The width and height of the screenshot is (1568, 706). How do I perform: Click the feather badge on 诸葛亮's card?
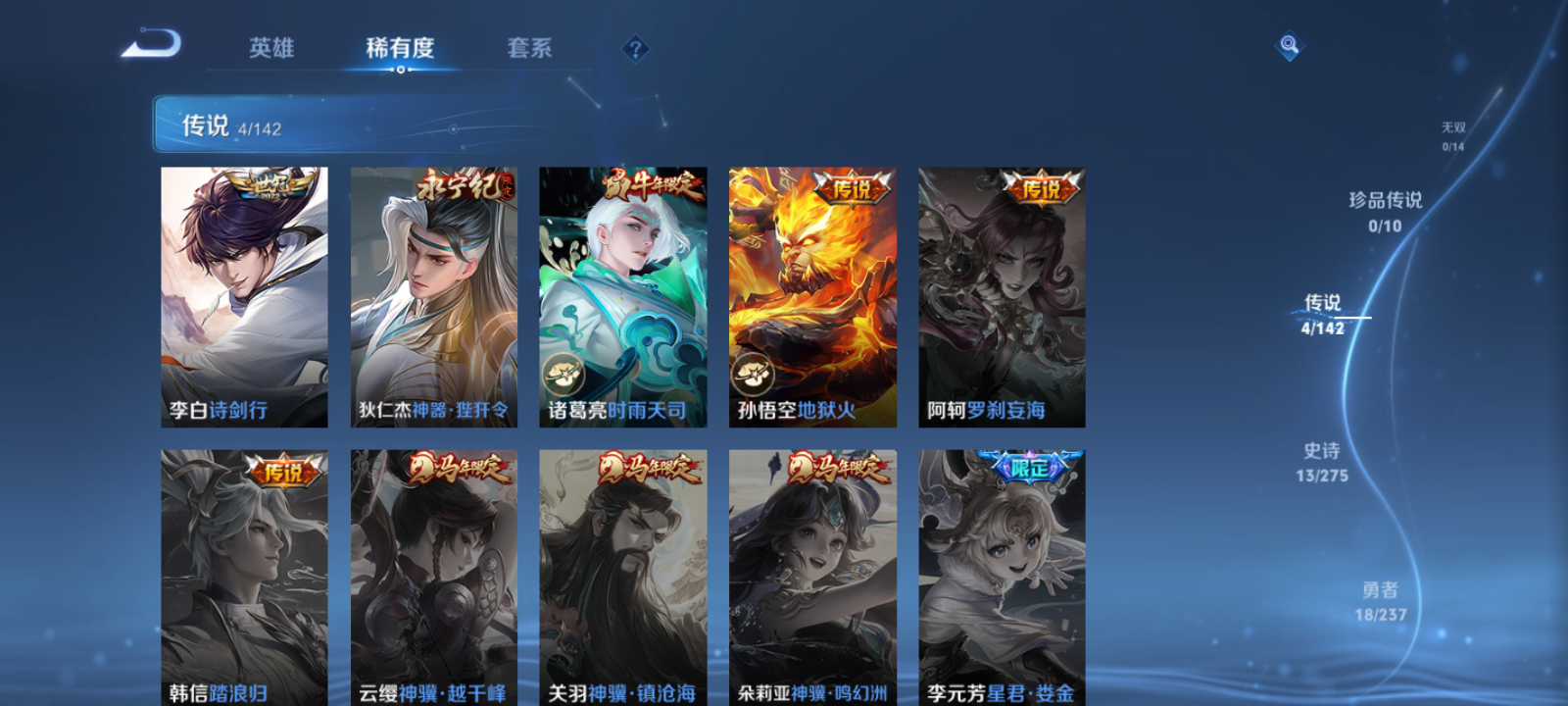pos(562,372)
